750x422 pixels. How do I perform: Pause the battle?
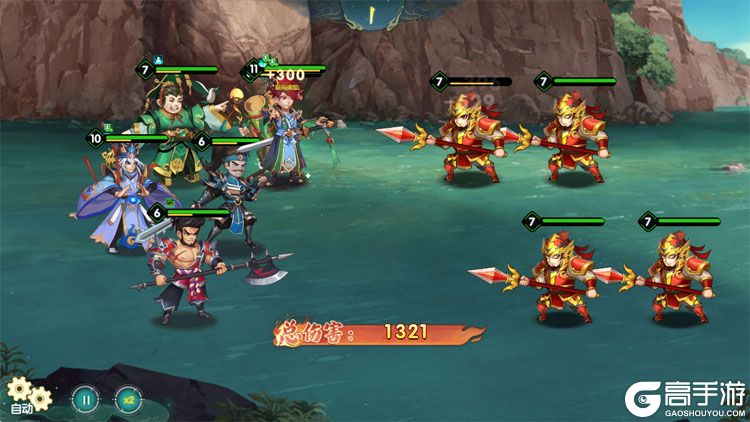pos(86,398)
